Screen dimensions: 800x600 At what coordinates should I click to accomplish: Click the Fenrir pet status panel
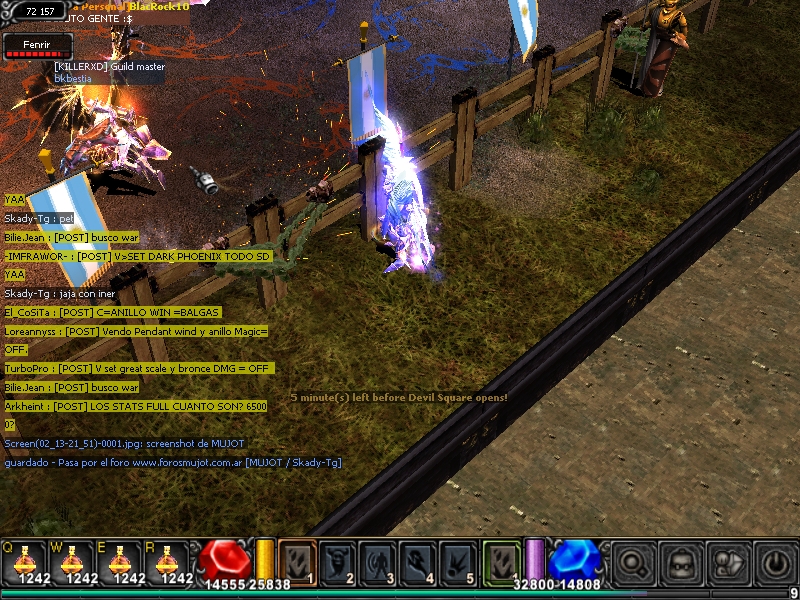click(38, 46)
